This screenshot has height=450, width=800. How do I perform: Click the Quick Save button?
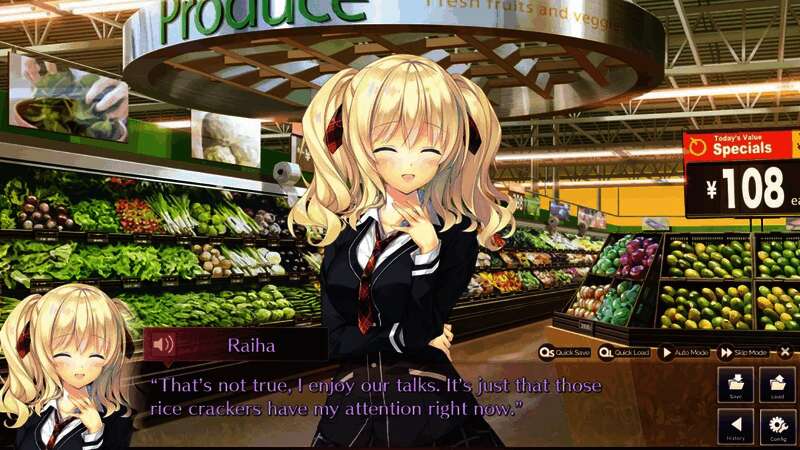567,352
